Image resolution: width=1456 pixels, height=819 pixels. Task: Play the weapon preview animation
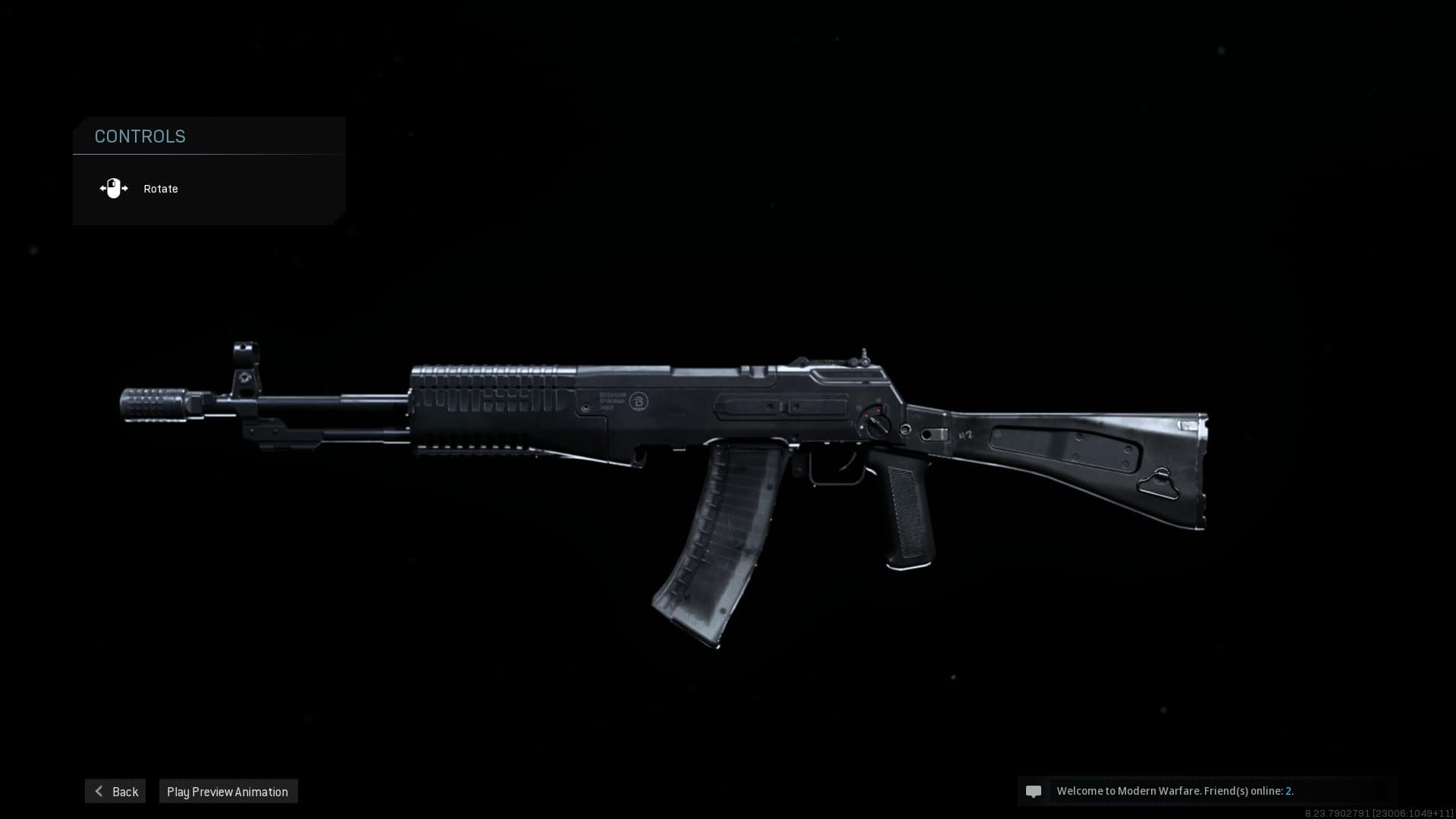coord(227,791)
